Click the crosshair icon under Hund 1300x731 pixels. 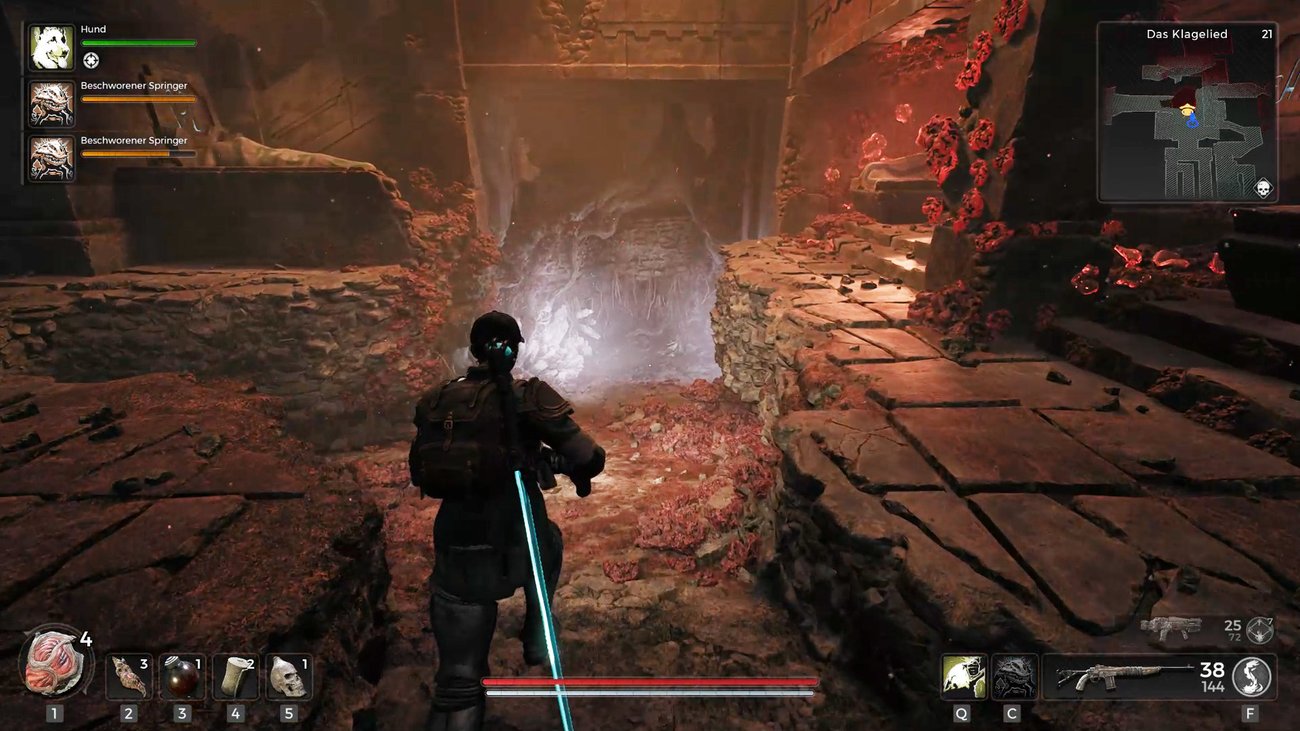(91, 60)
